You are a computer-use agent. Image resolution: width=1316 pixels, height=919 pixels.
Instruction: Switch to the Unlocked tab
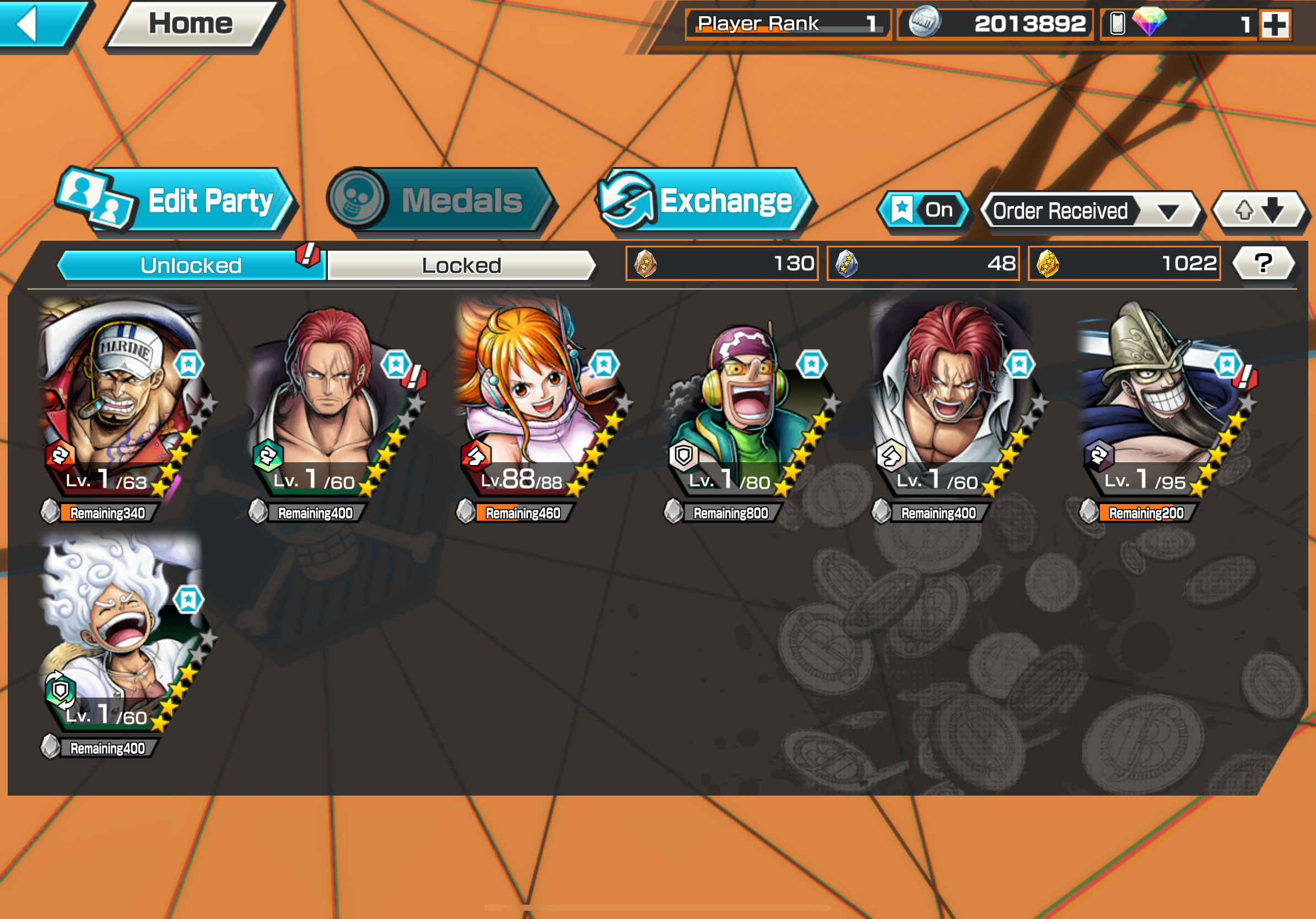pos(191,265)
